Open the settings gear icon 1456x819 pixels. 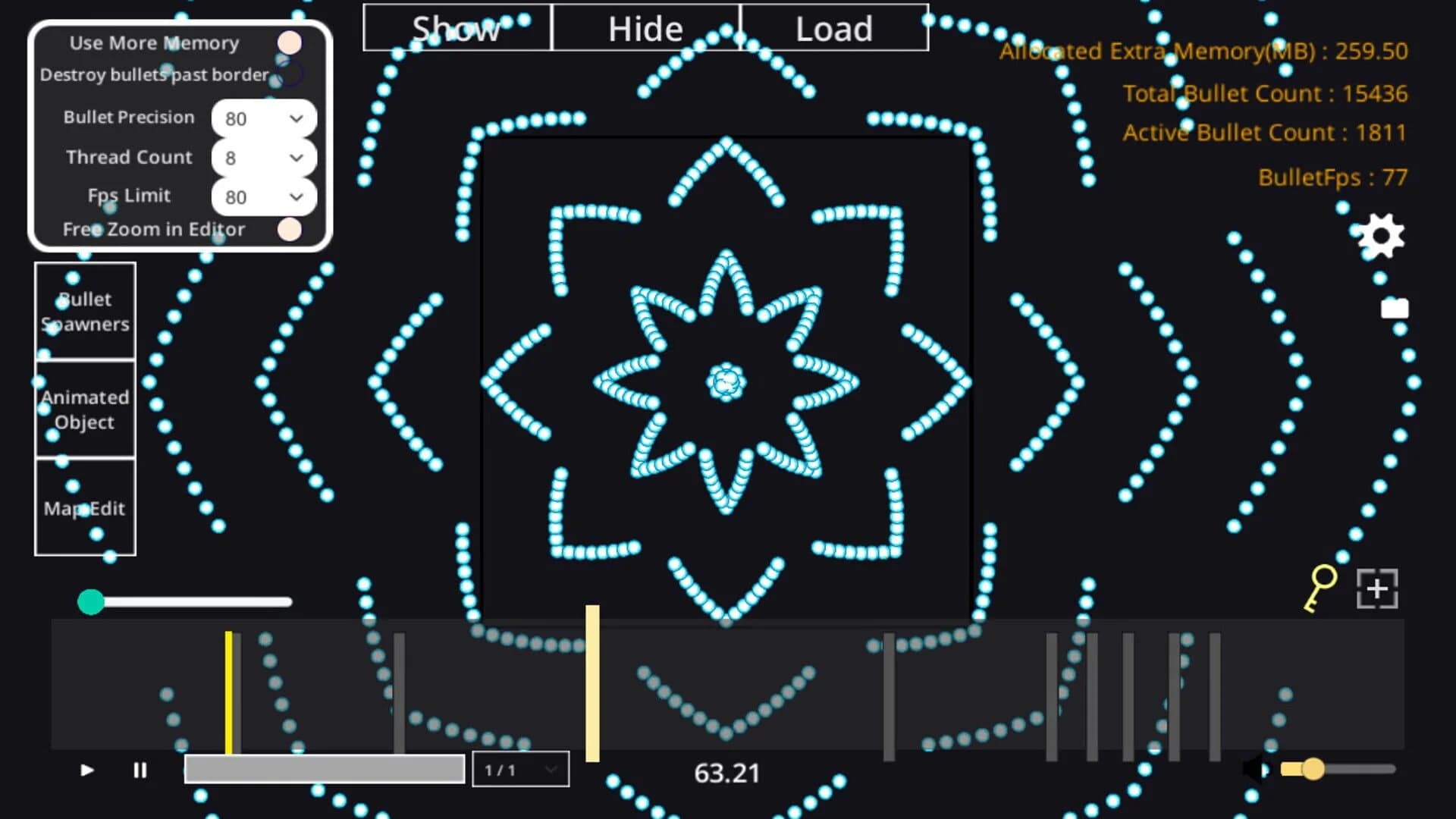1382,236
